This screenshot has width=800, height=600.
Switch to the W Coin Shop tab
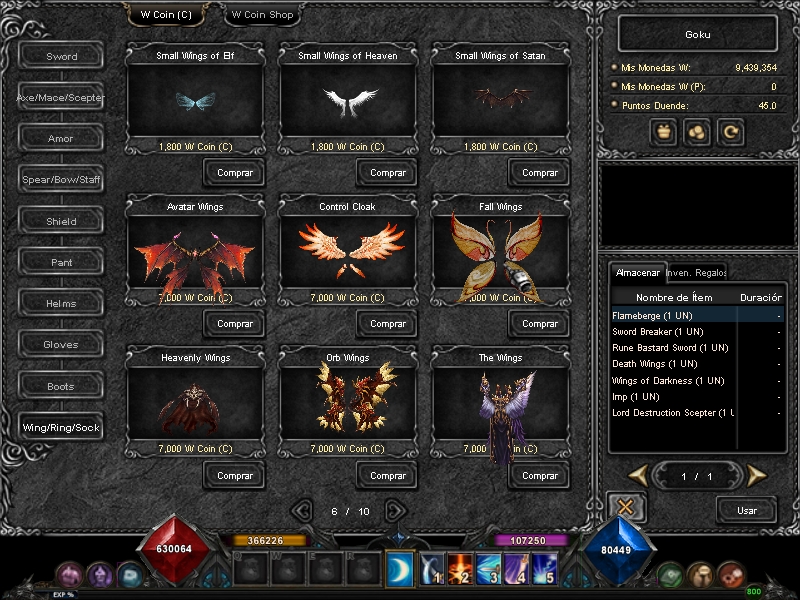click(260, 15)
